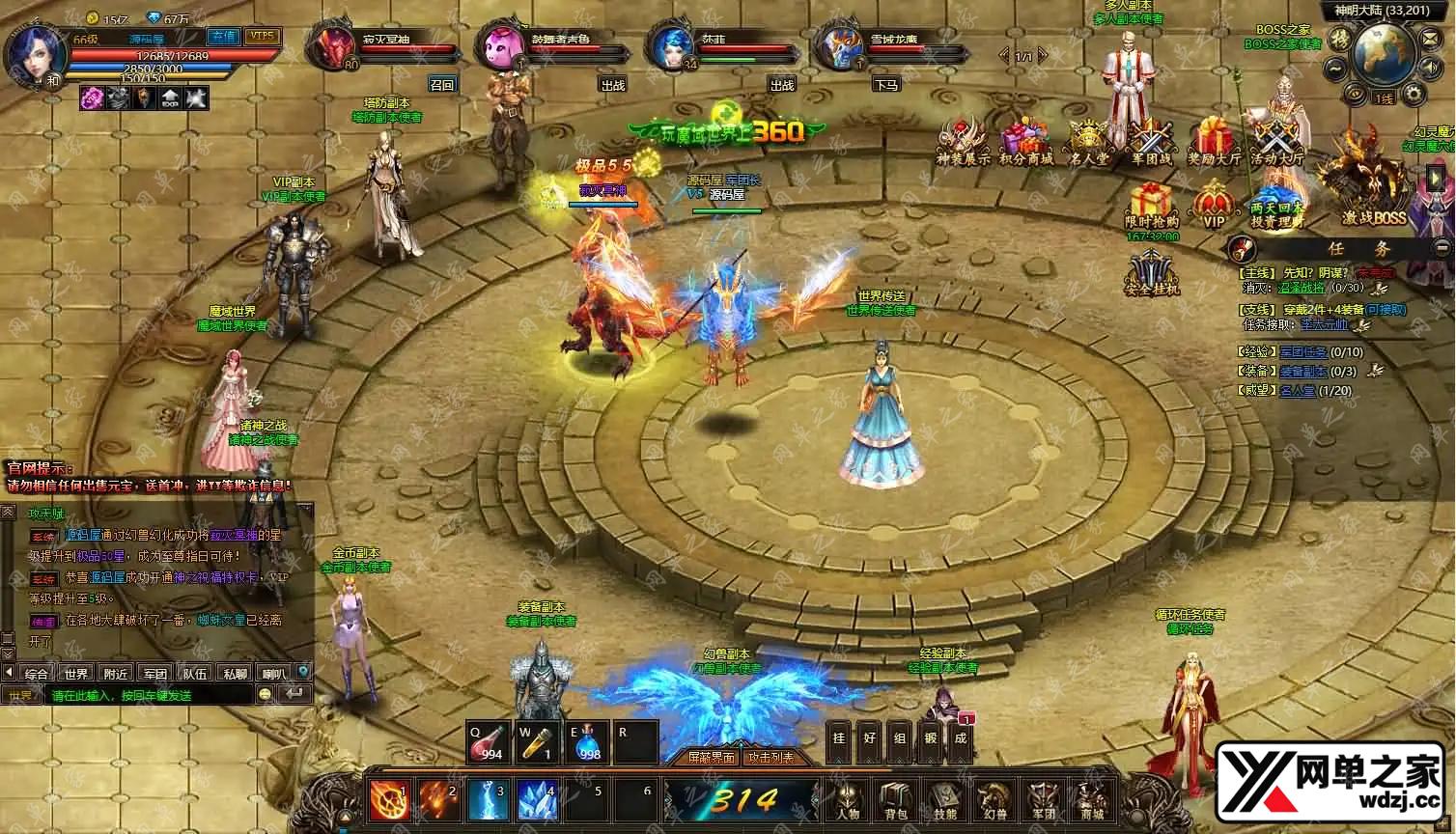
Task: Open the globe minimap
Action: click(x=1384, y=53)
